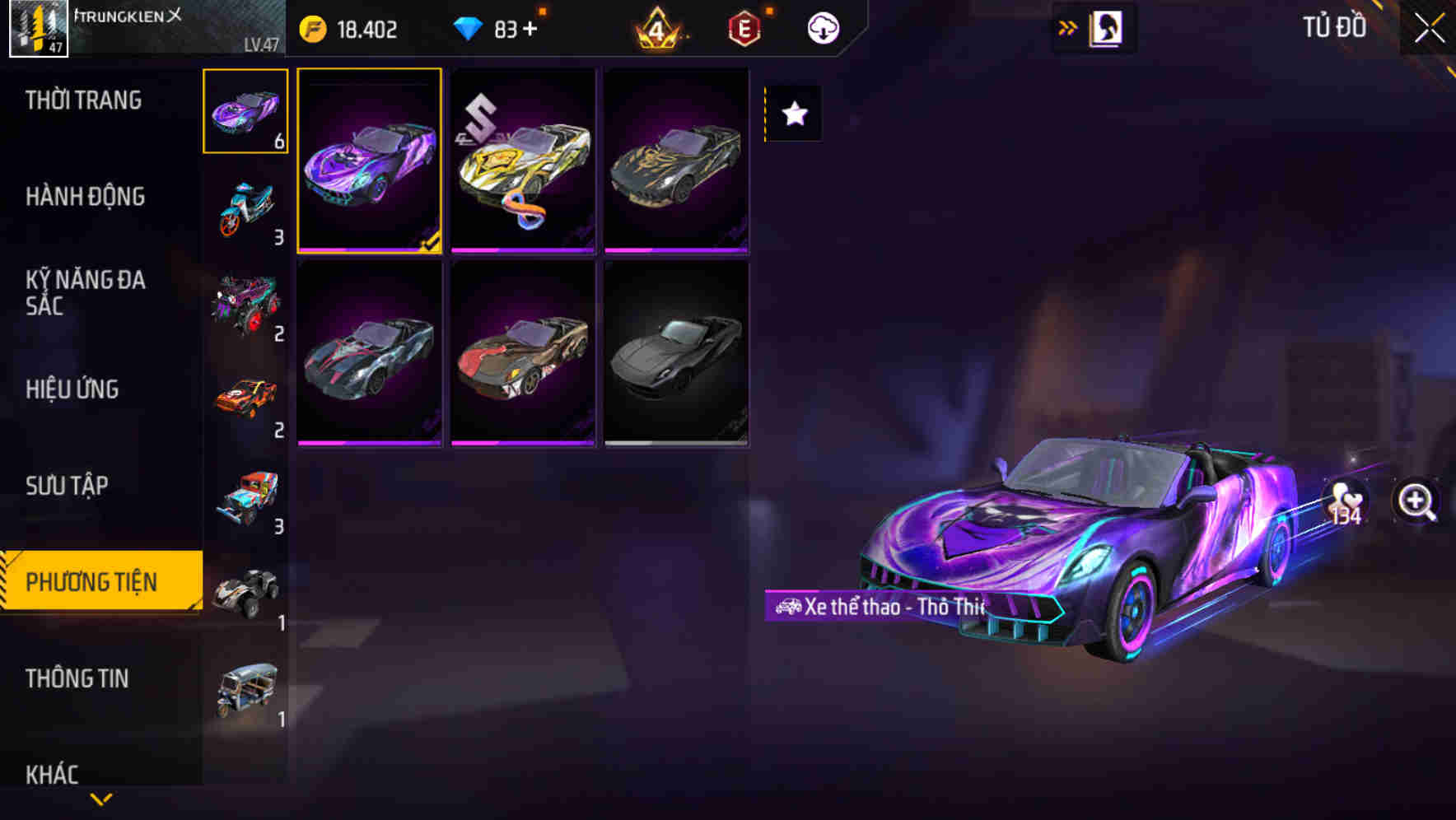The image size is (1456, 820).
Task: View the THÔNG TIN tab
Action: [x=78, y=678]
